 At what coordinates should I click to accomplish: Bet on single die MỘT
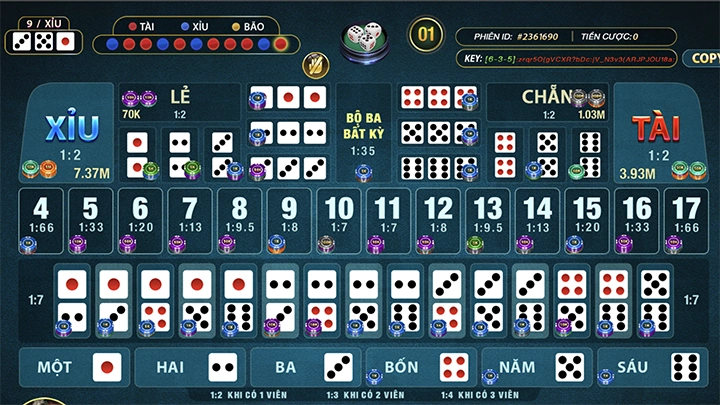tap(77, 367)
